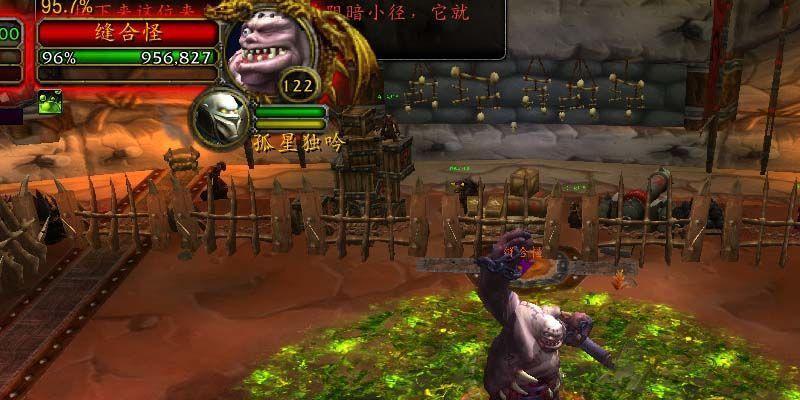
Task: Select the 缝合怪 target name bar
Action: coord(128,32)
